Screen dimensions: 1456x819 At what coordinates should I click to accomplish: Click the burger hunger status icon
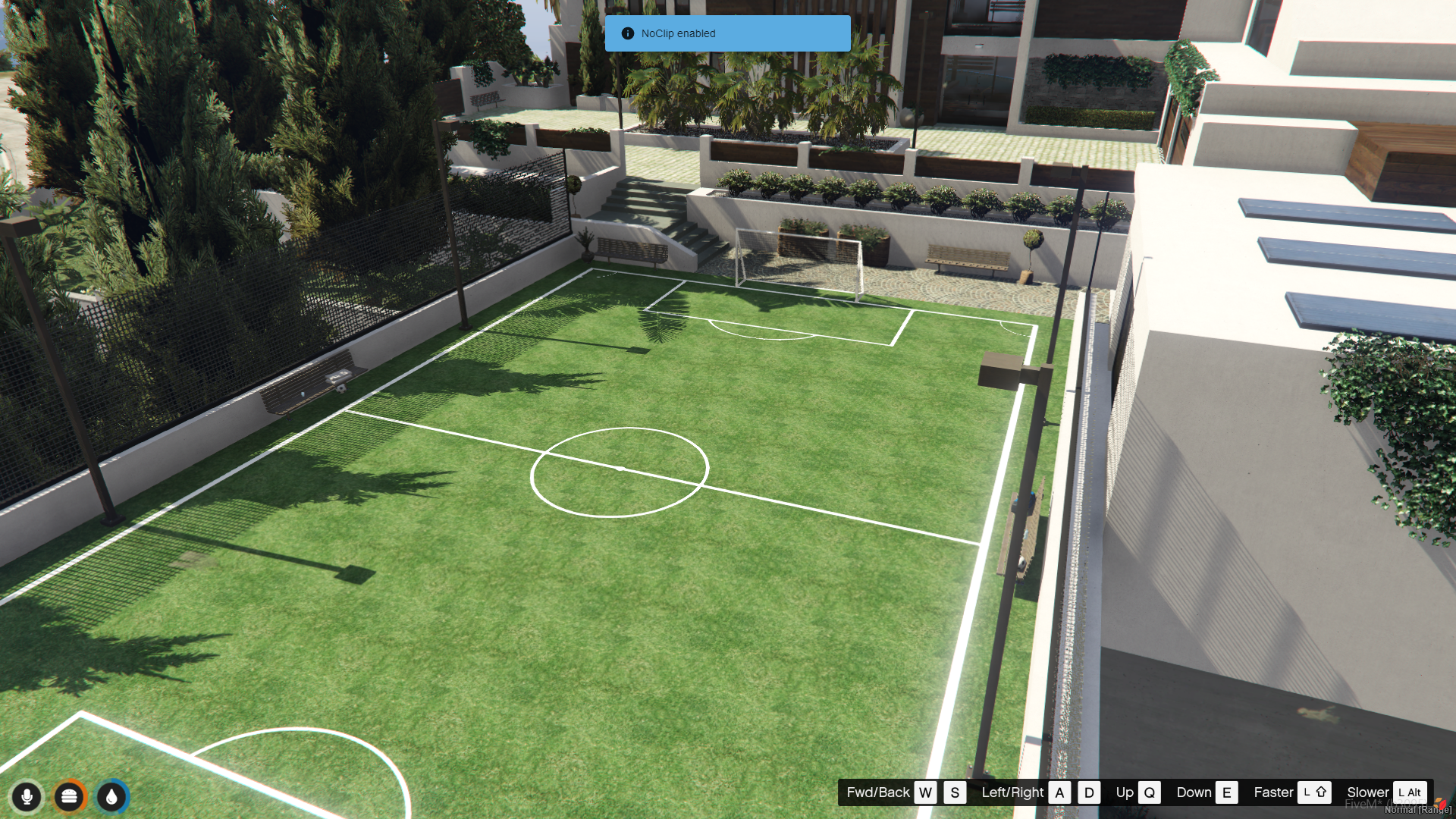tap(69, 797)
